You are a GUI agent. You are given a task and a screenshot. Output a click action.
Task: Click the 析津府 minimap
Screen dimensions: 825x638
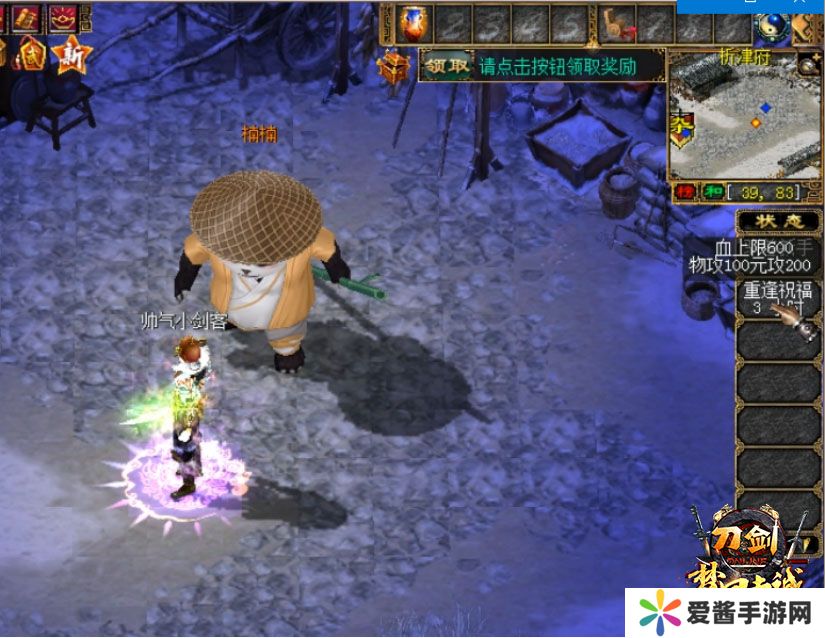click(744, 113)
